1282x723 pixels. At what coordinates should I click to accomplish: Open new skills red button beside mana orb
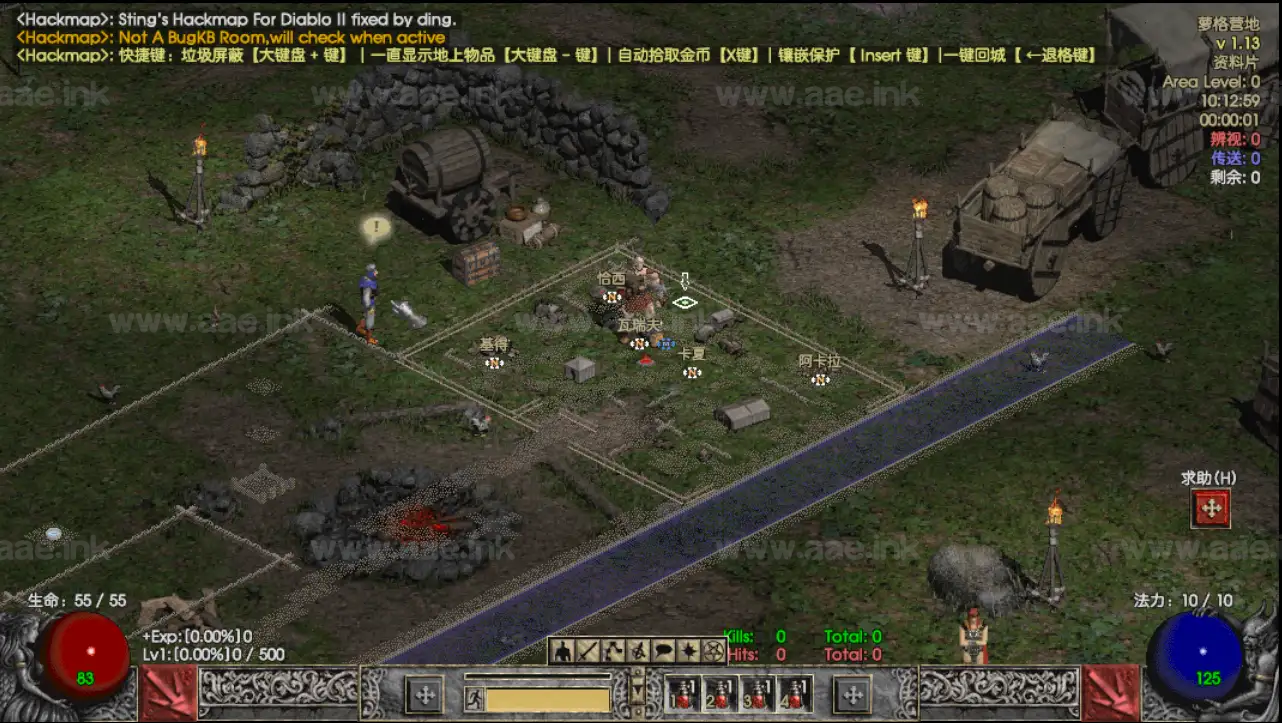[1111, 692]
